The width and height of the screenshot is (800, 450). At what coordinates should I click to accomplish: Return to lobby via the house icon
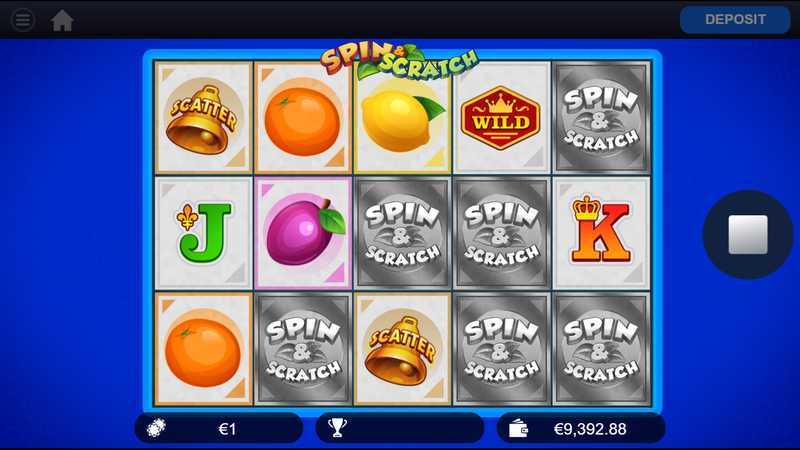click(62, 20)
